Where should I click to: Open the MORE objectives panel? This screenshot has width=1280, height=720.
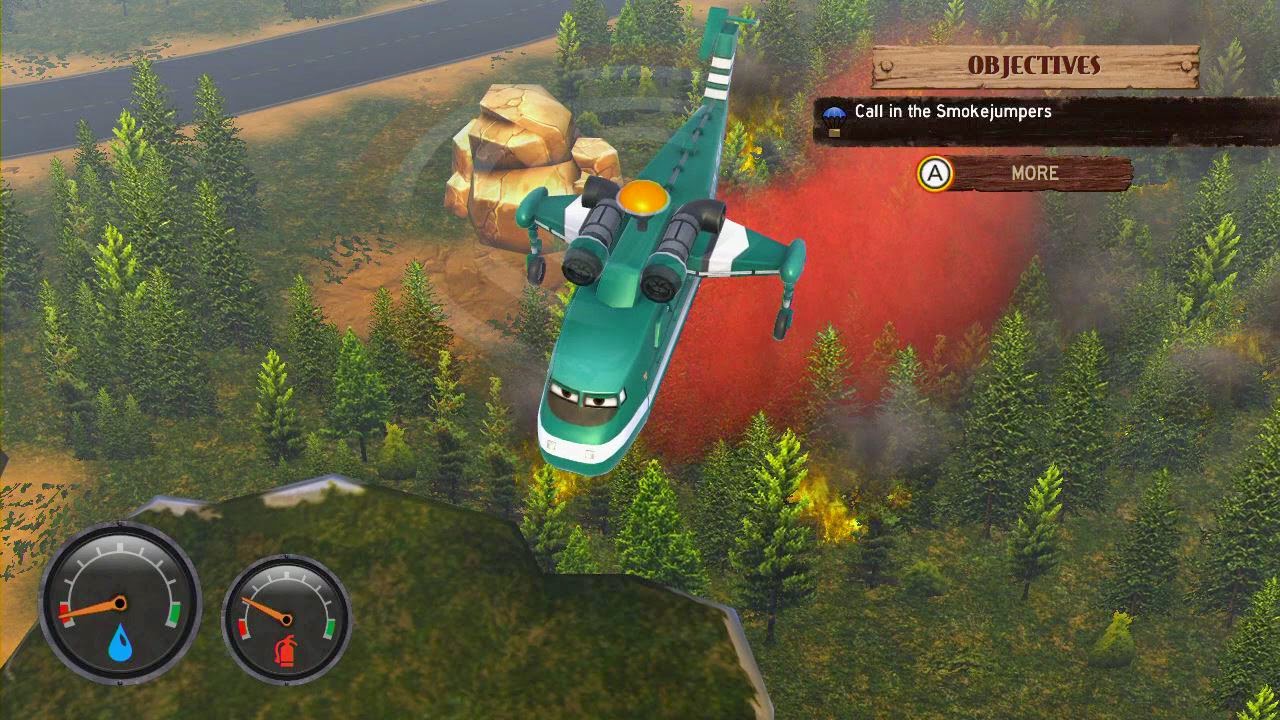pyautogui.click(x=1035, y=173)
